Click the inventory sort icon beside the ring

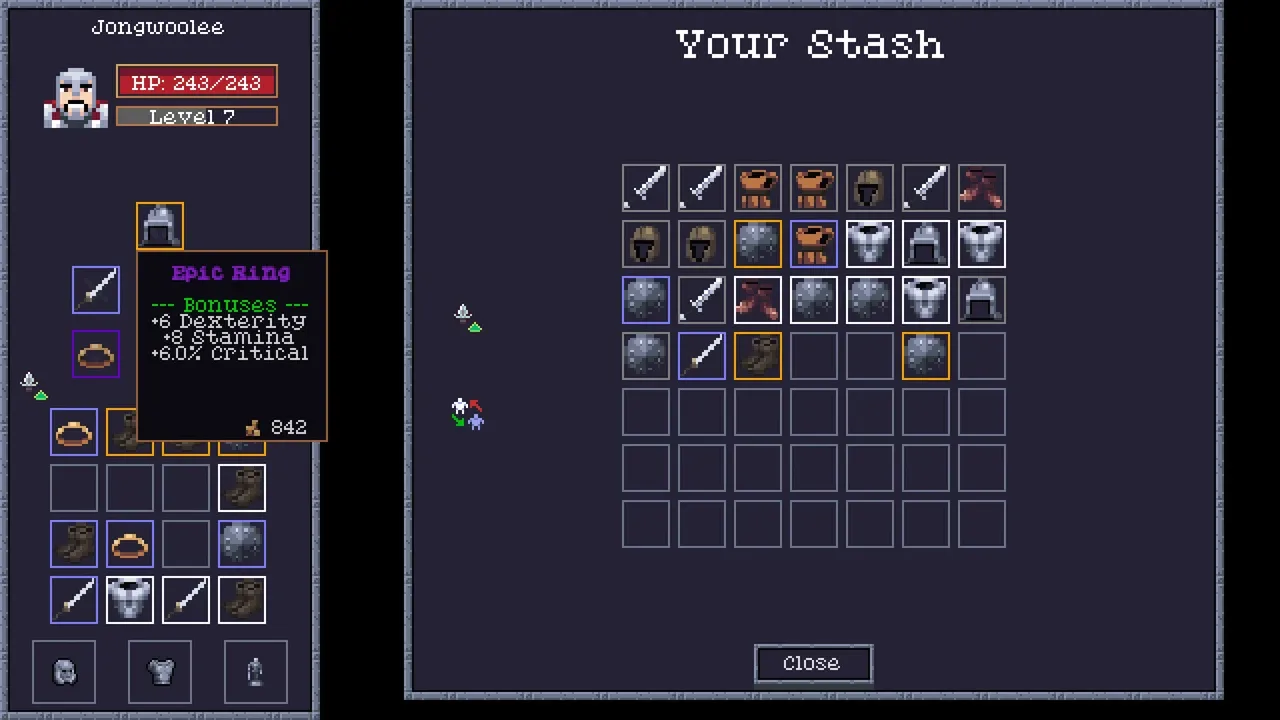tap(34, 386)
